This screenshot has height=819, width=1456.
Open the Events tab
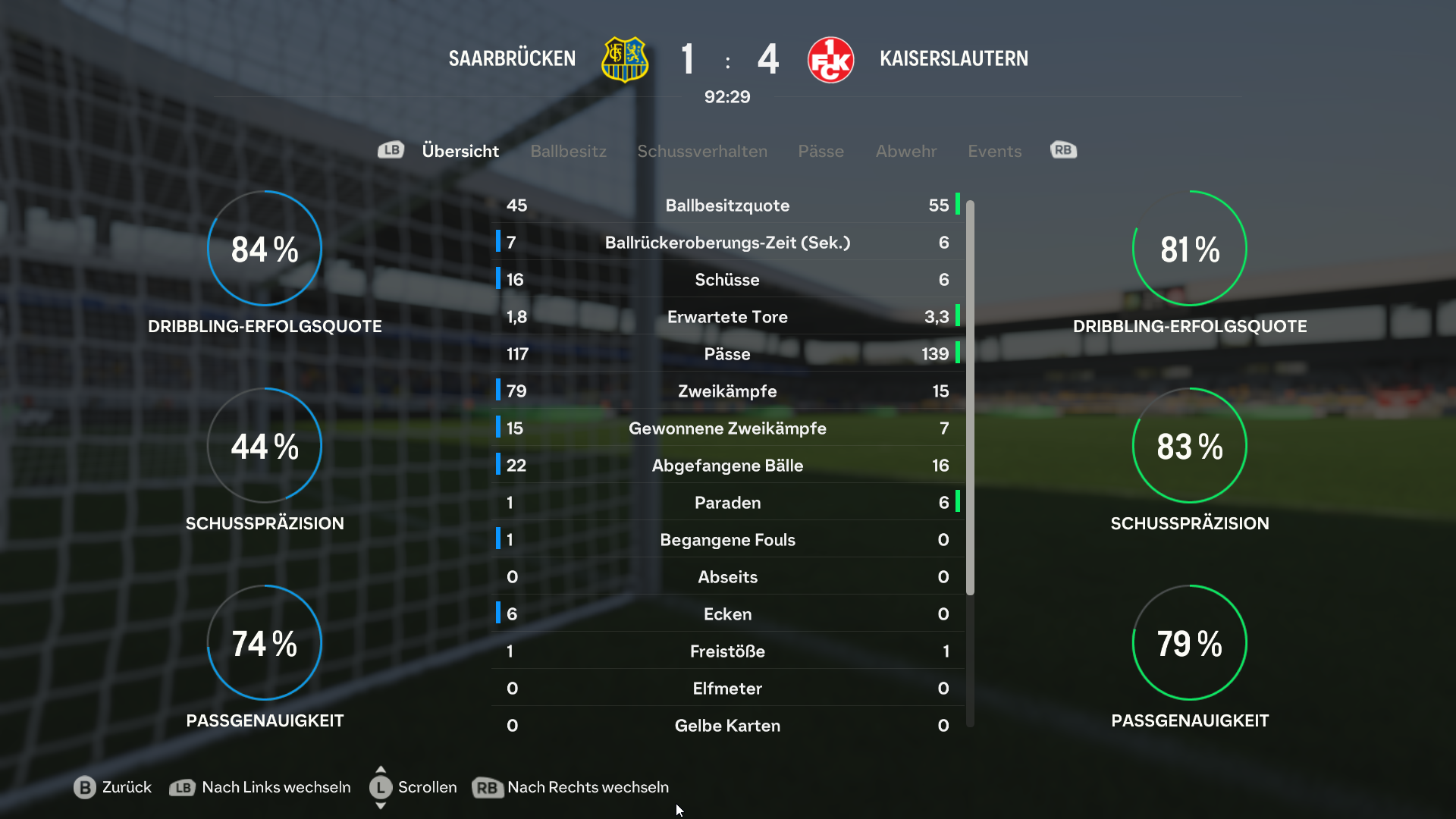click(x=994, y=151)
